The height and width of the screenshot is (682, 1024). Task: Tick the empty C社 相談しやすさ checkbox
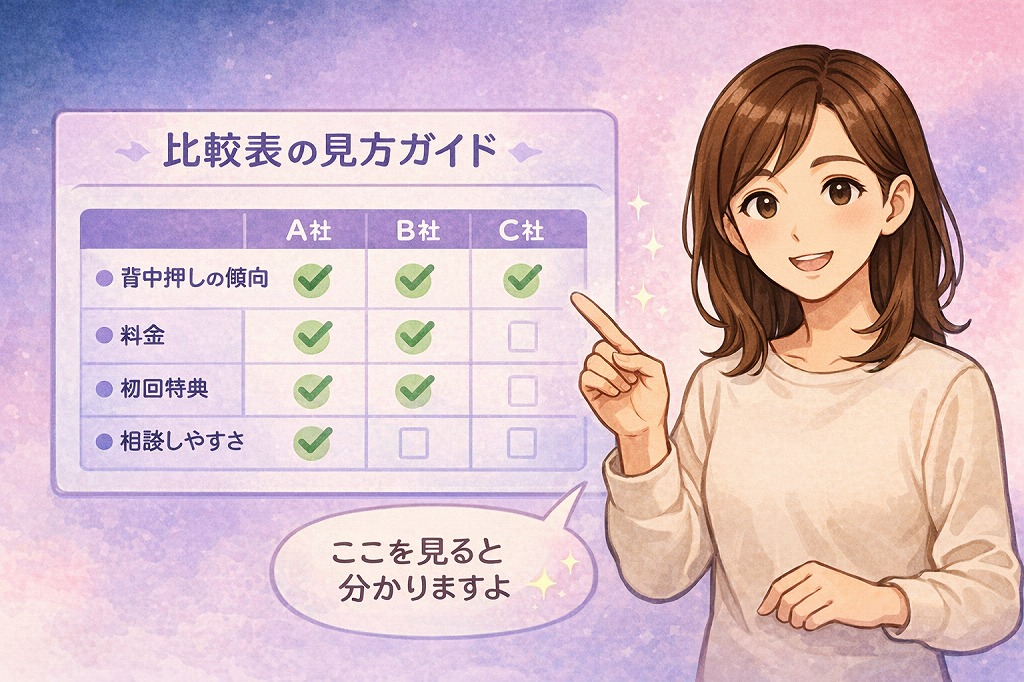click(x=522, y=442)
